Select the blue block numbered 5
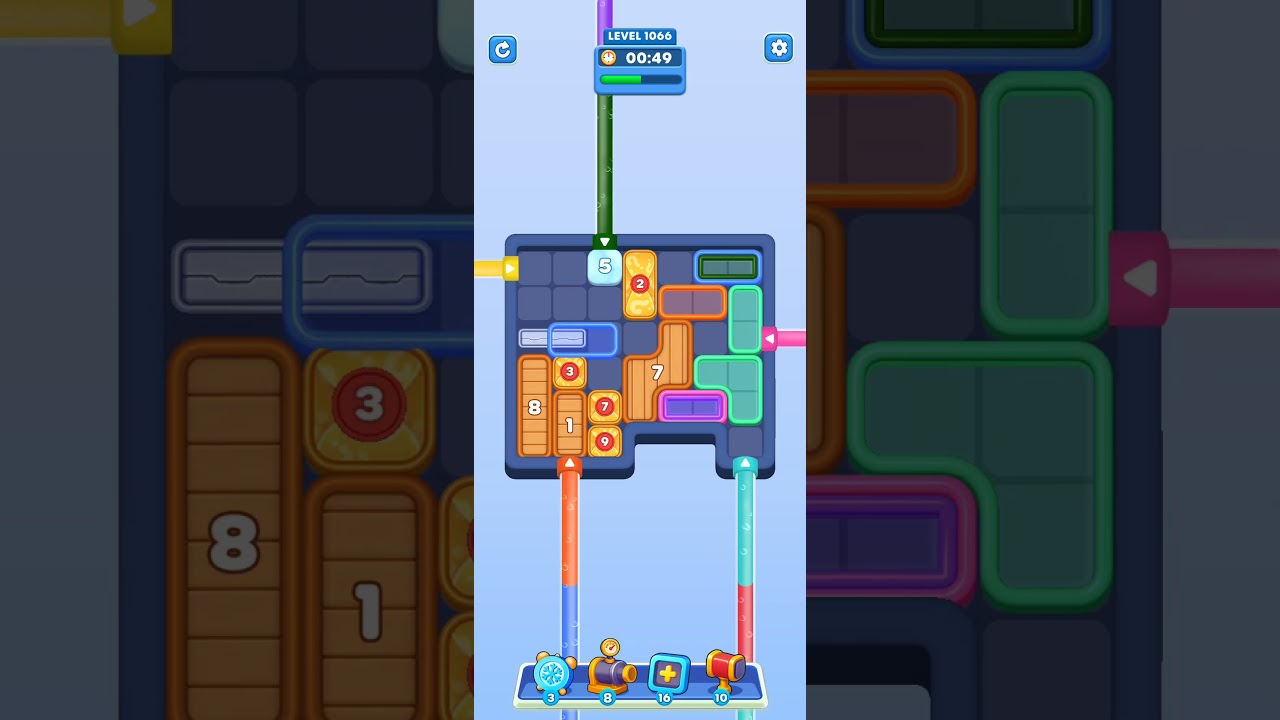The image size is (1280, 720). 604,266
